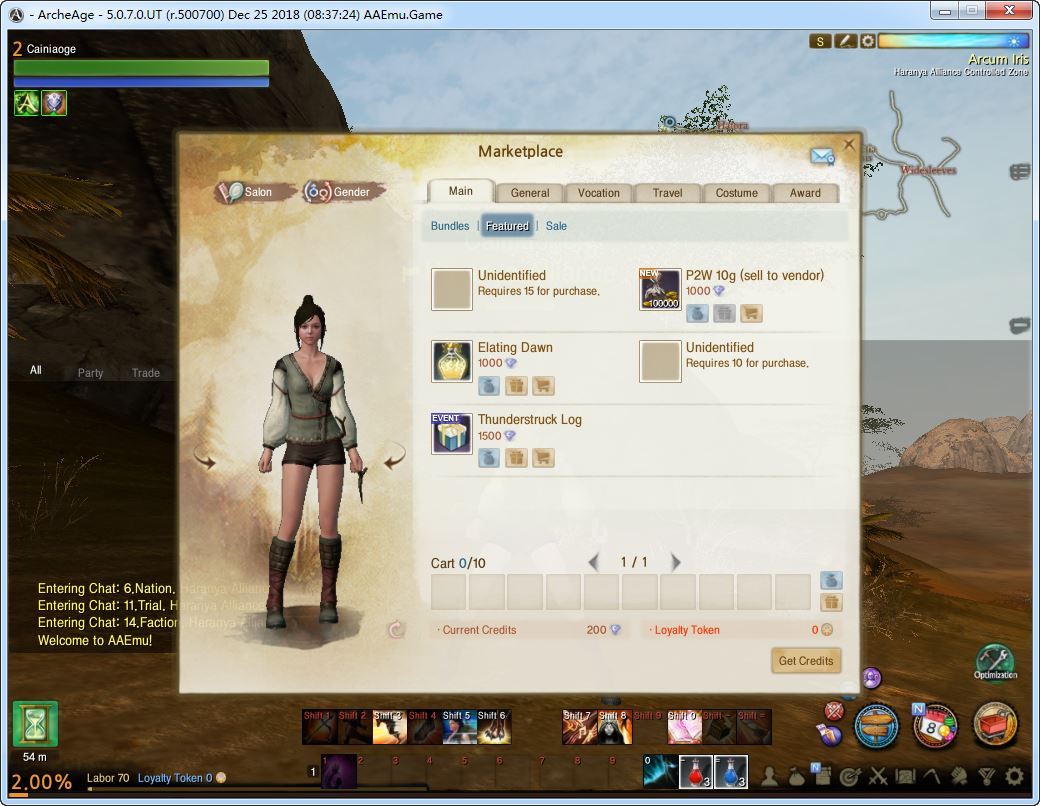Go to the next marketplace page
The width and height of the screenshot is (1040, 806).
676,562
